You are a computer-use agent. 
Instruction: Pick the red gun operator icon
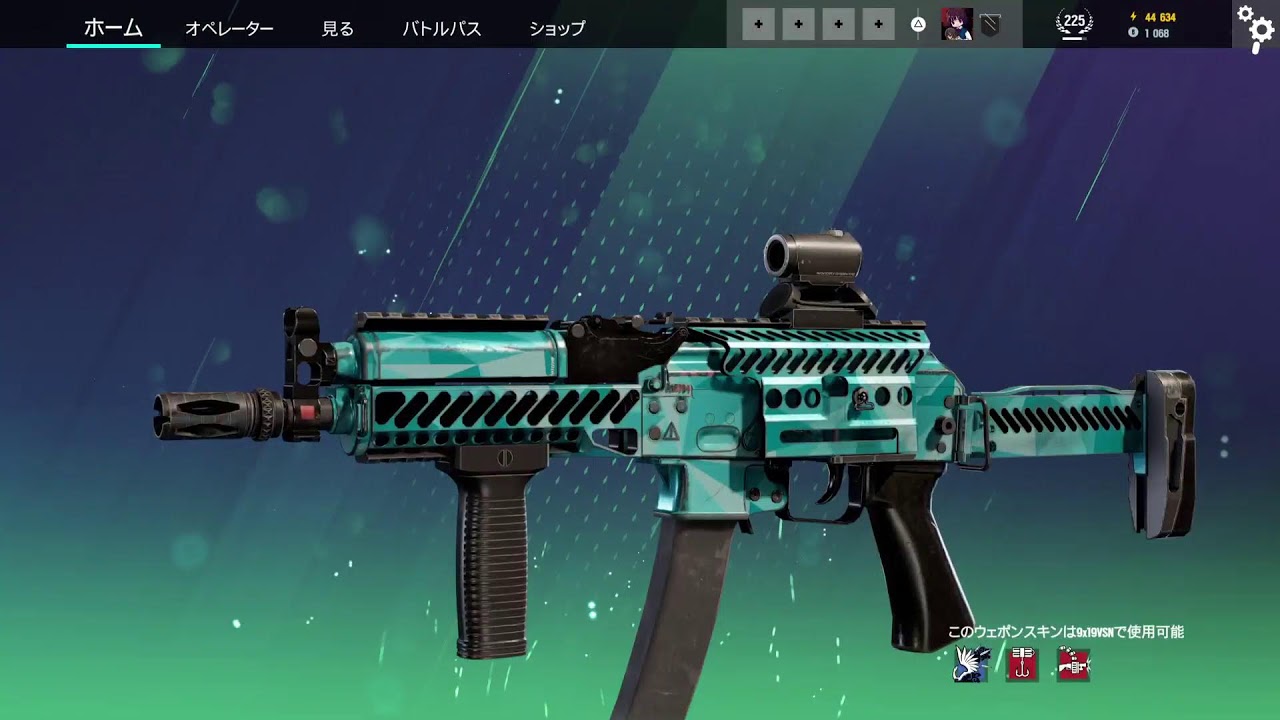(1073, 664)
